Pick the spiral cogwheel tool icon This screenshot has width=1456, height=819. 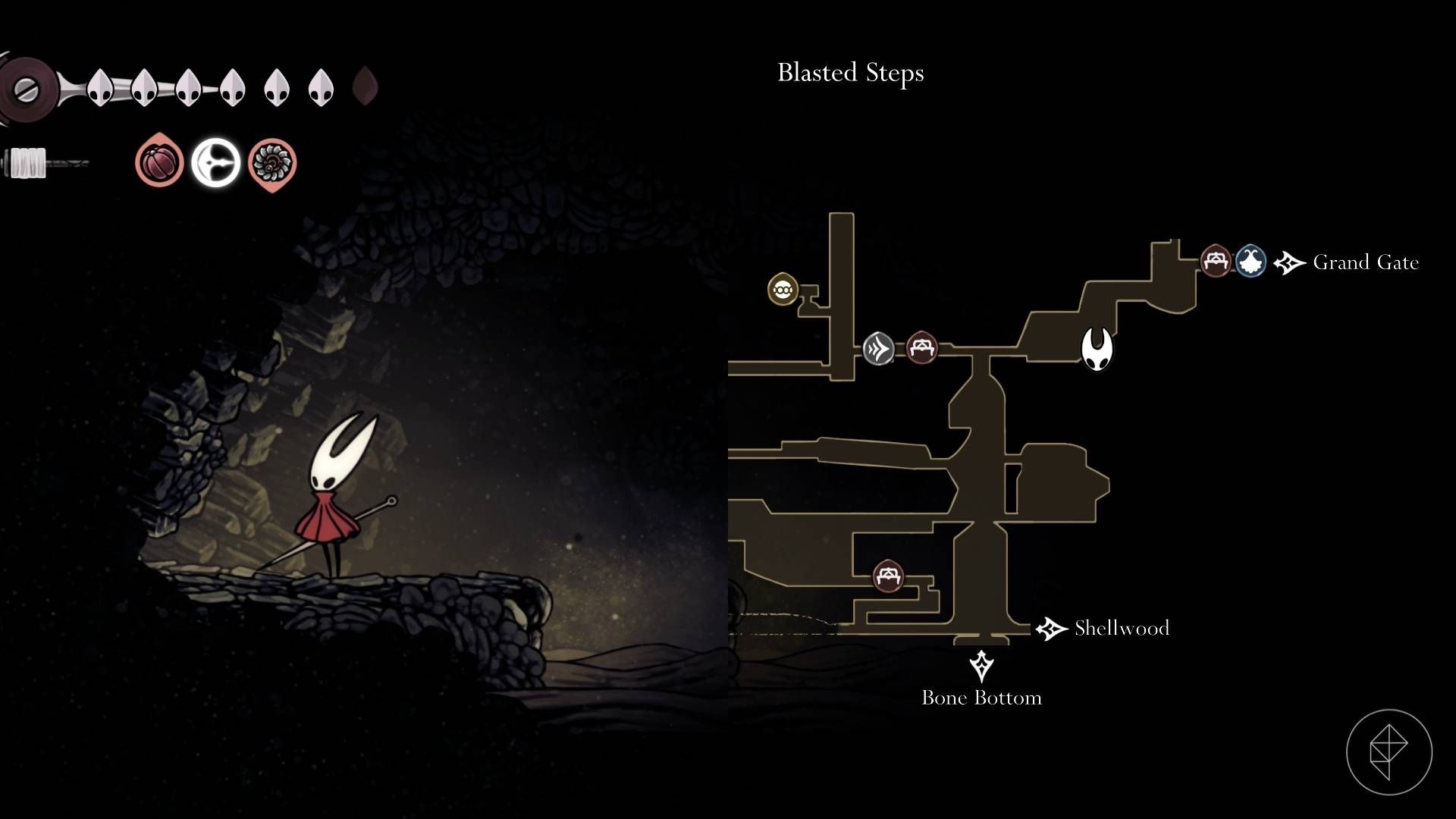coord(272,164)
